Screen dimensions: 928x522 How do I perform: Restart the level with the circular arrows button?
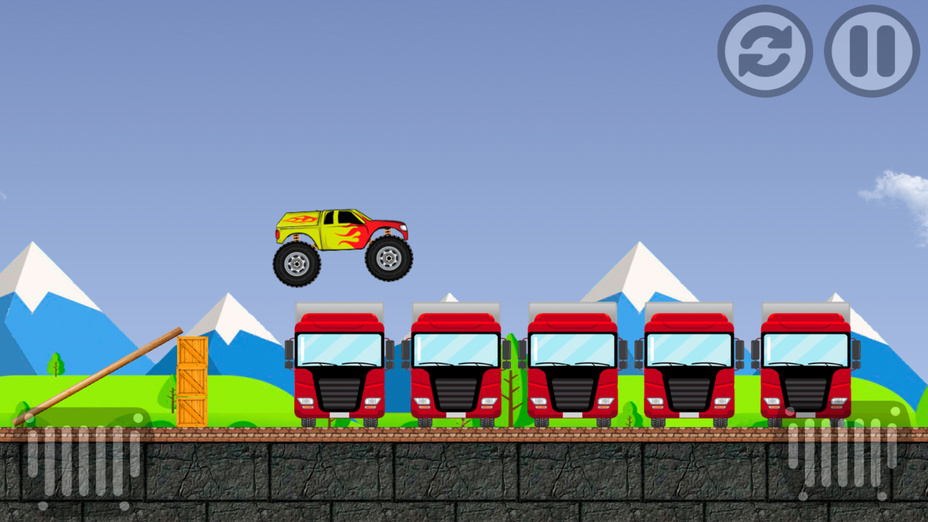pos(764,51)
